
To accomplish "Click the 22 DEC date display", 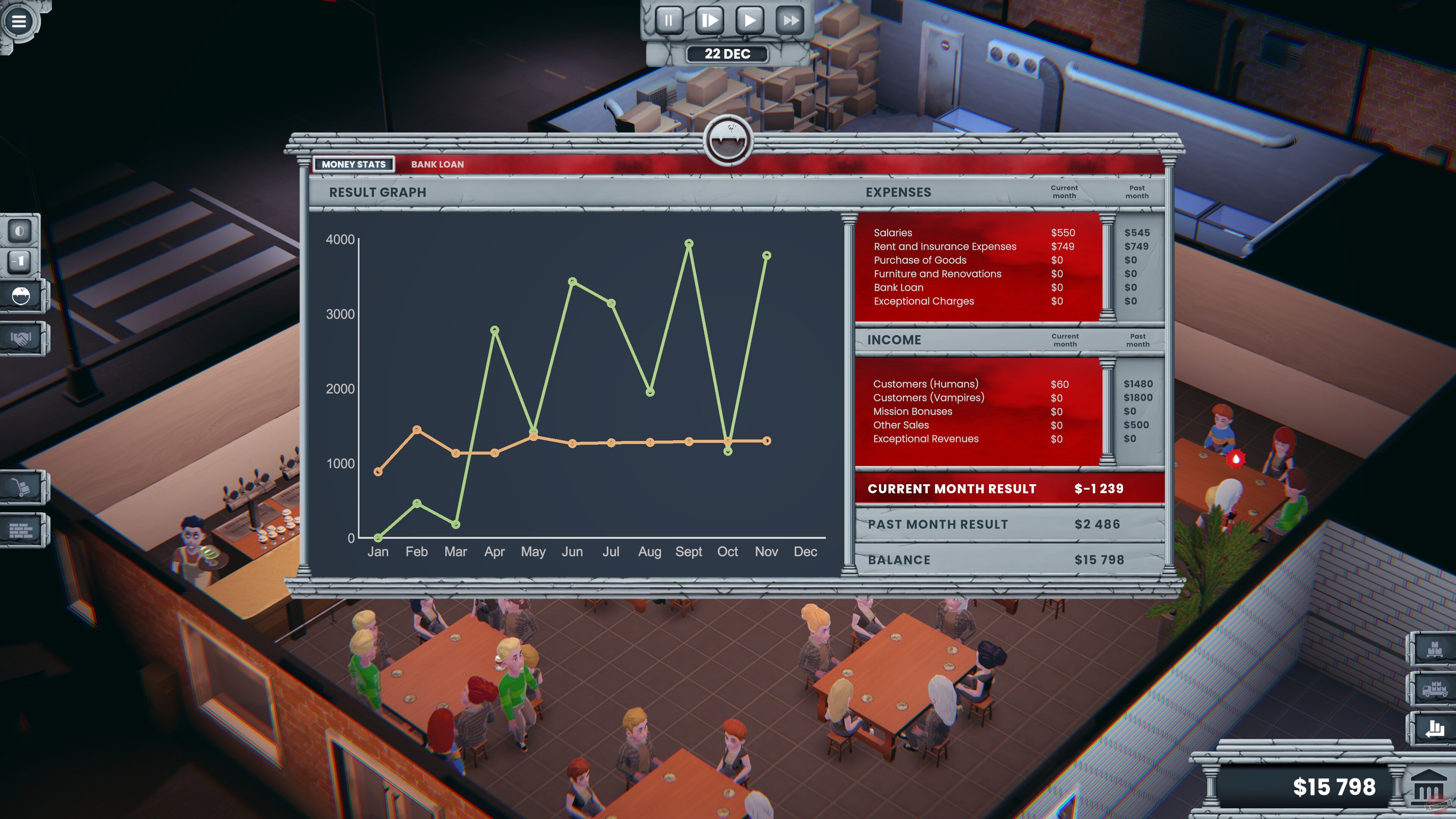I will (x=728, y=54).
